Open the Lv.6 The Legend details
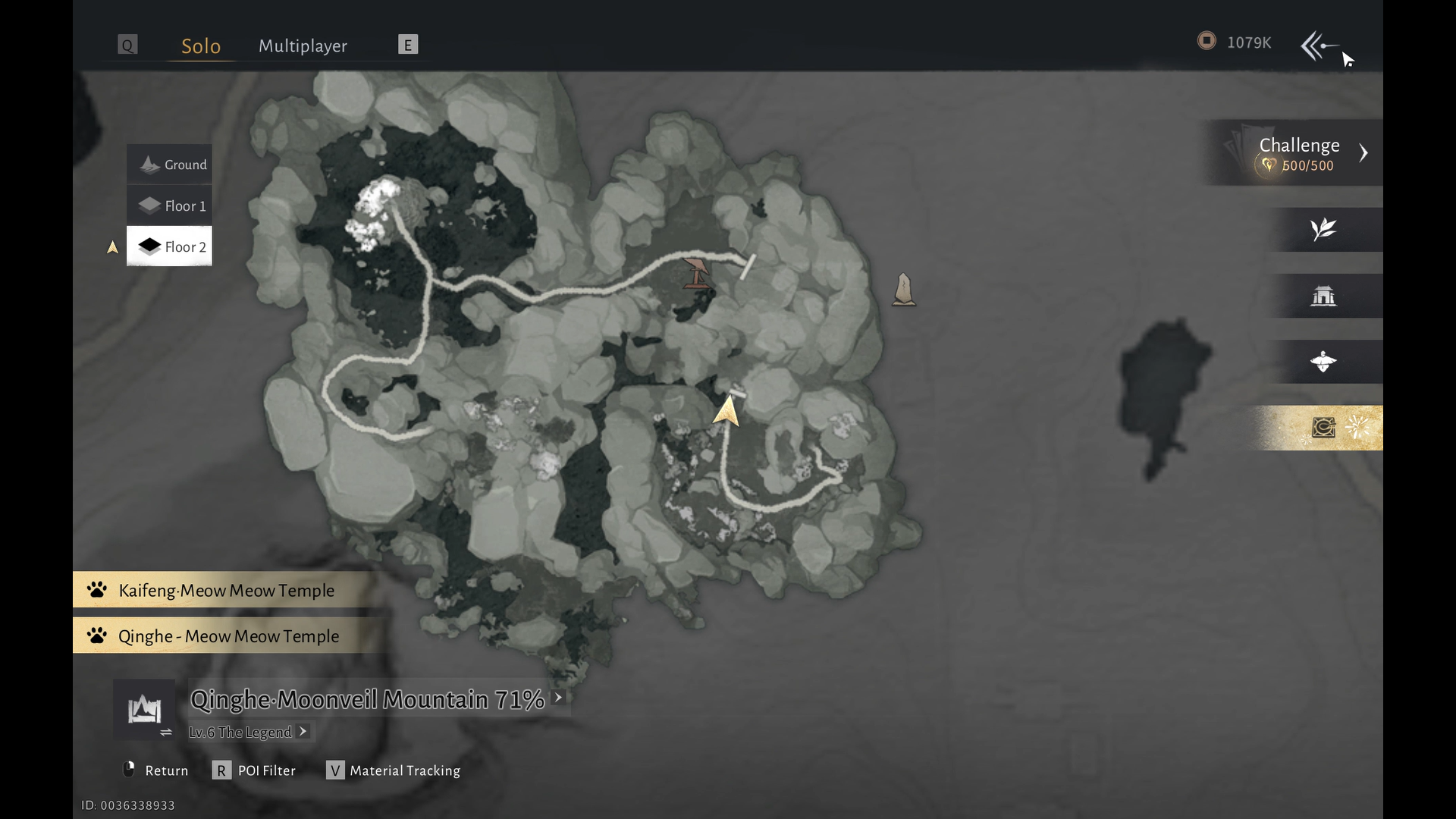This screenshot has width=1456, height=819. 248,732
